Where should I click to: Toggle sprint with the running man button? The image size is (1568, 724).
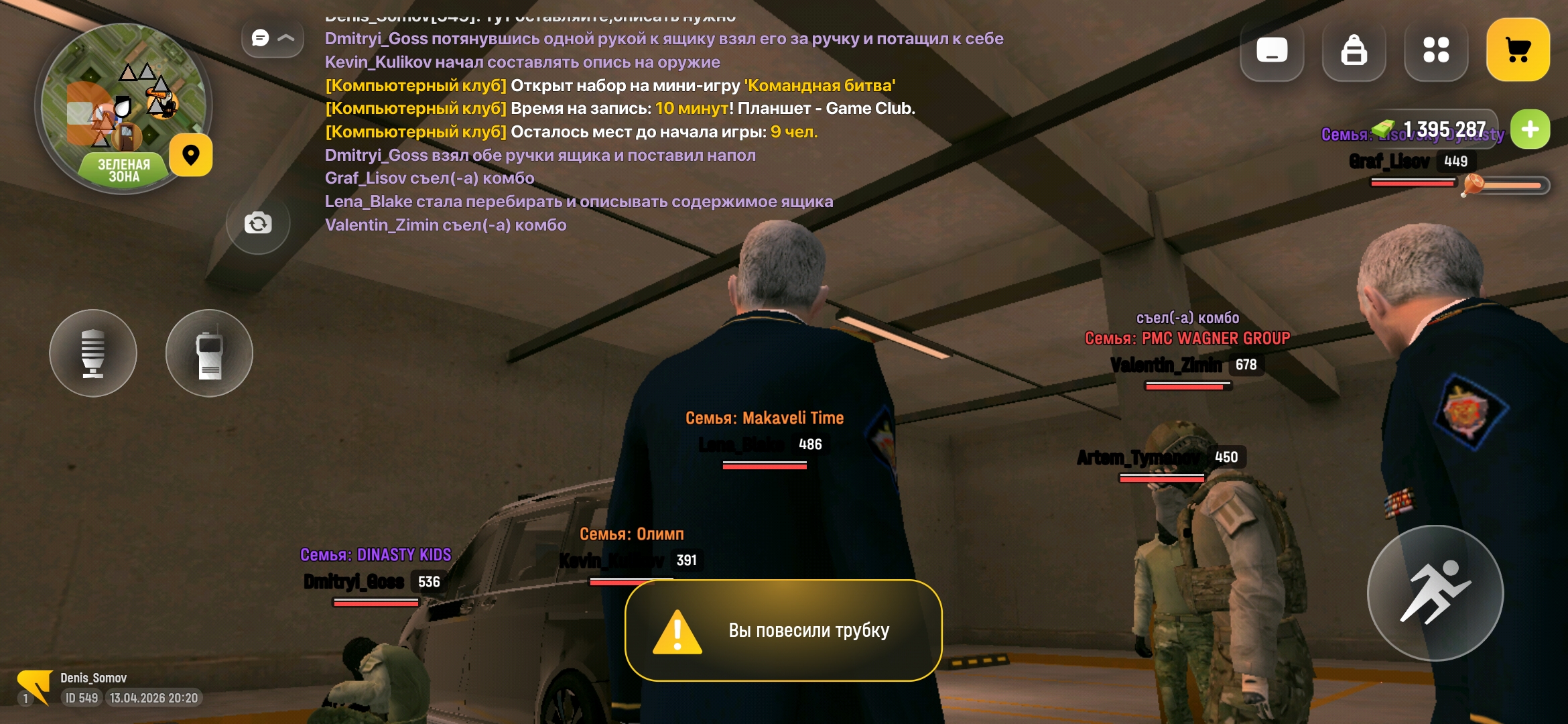tap(1435, 593)
